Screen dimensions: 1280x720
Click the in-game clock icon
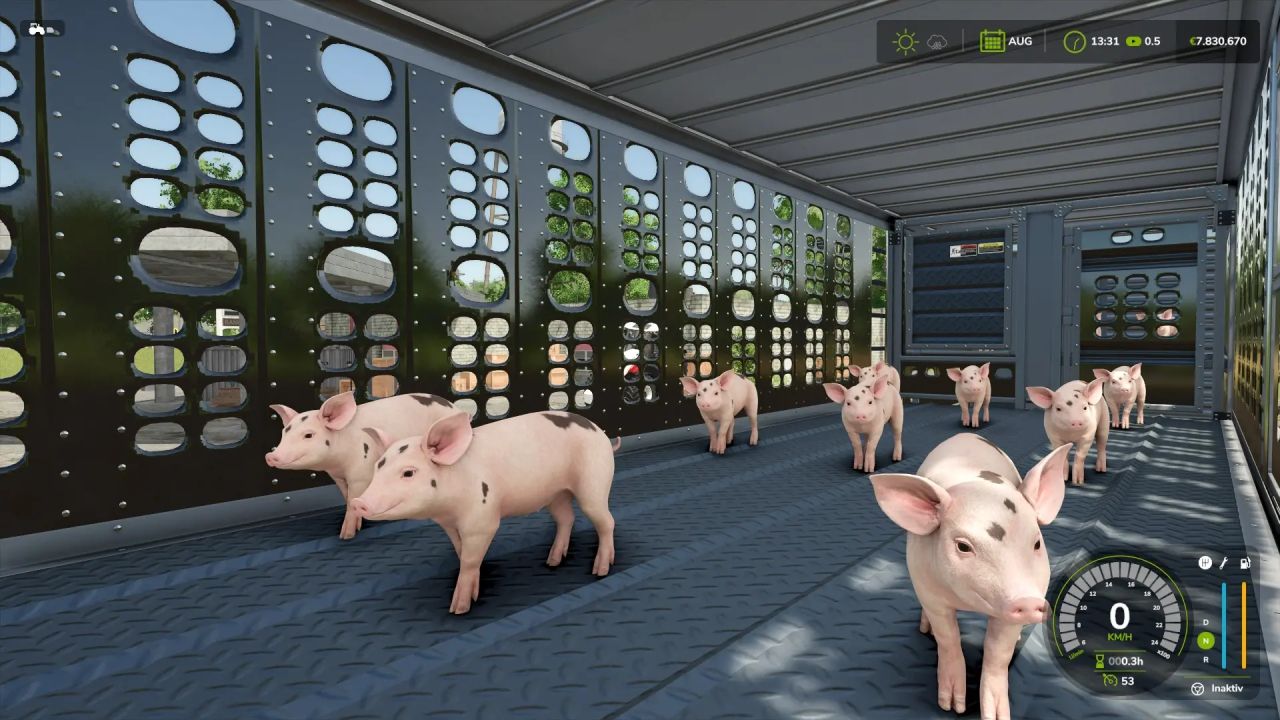pos(1075,42)
